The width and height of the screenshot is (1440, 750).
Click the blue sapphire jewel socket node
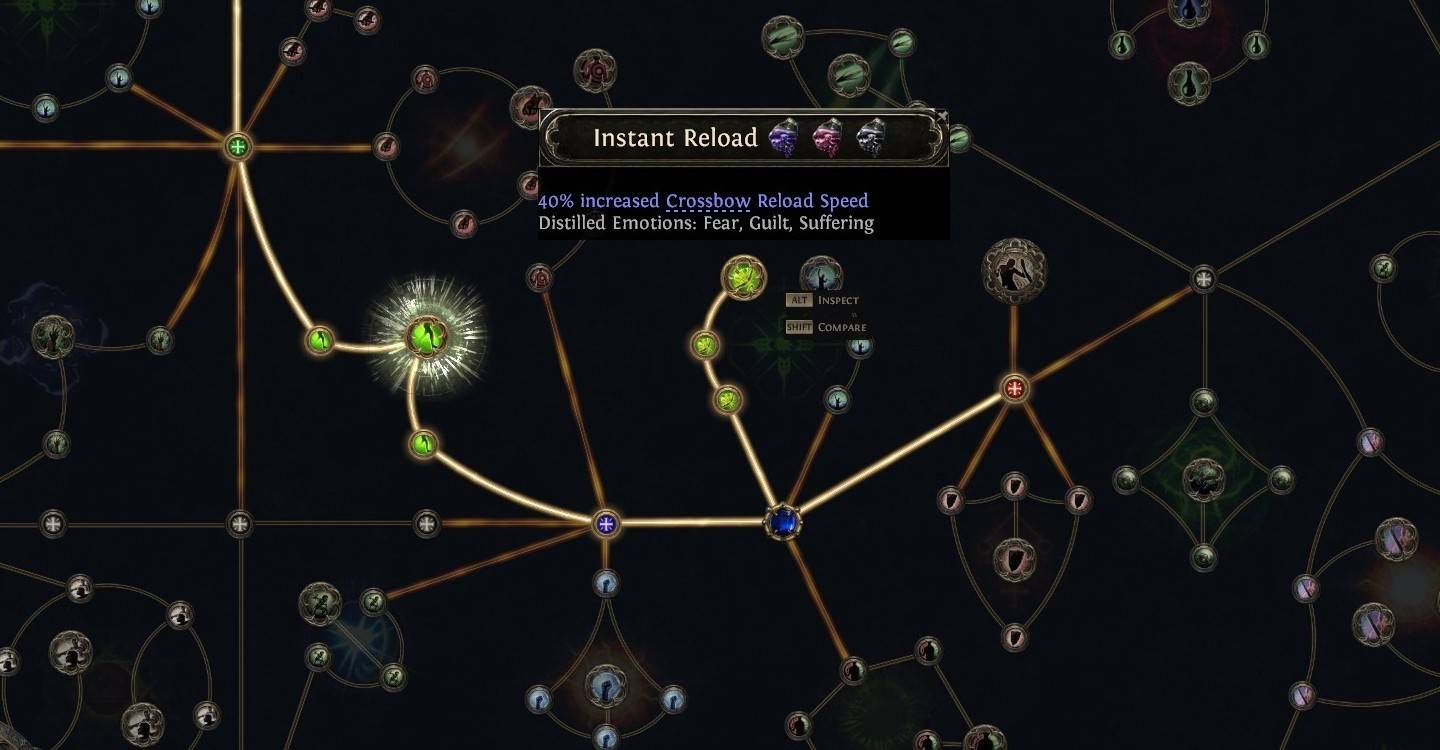click(781, 521)
